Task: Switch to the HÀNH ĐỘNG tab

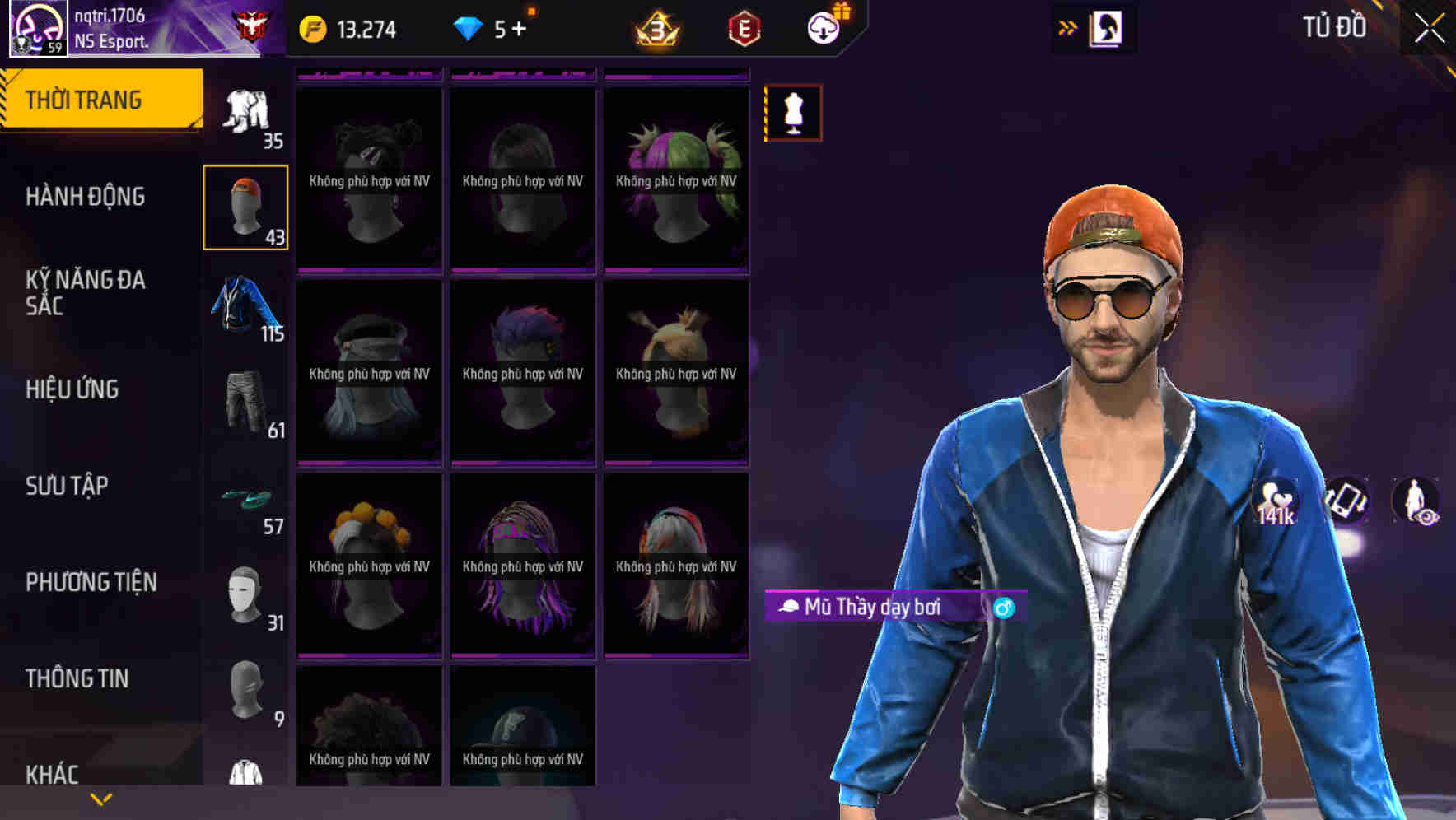Action: 86,197
